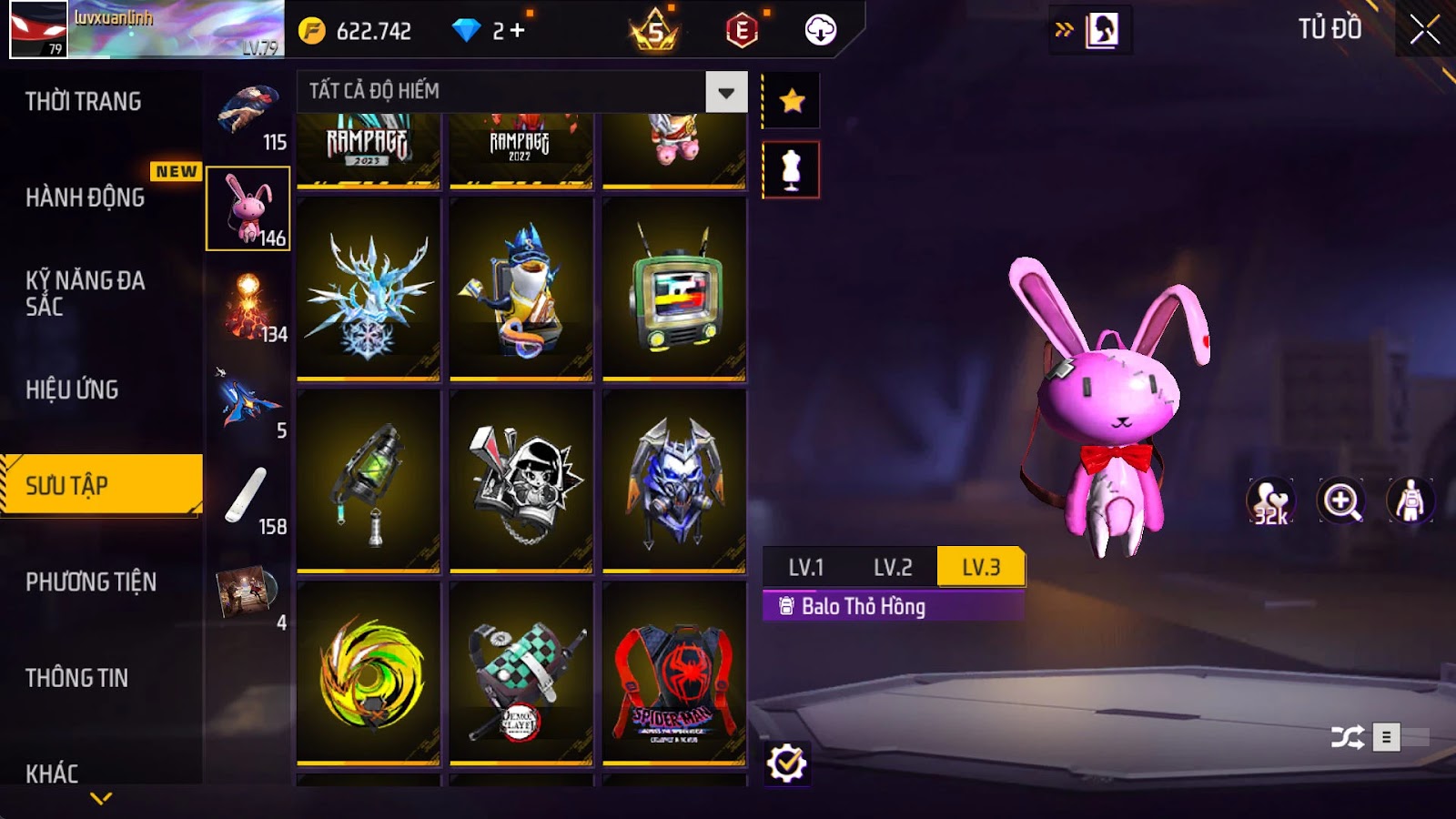Show favorites with the star button
The width and height of the screenshot is (1456, 819).
coord(792,100)
